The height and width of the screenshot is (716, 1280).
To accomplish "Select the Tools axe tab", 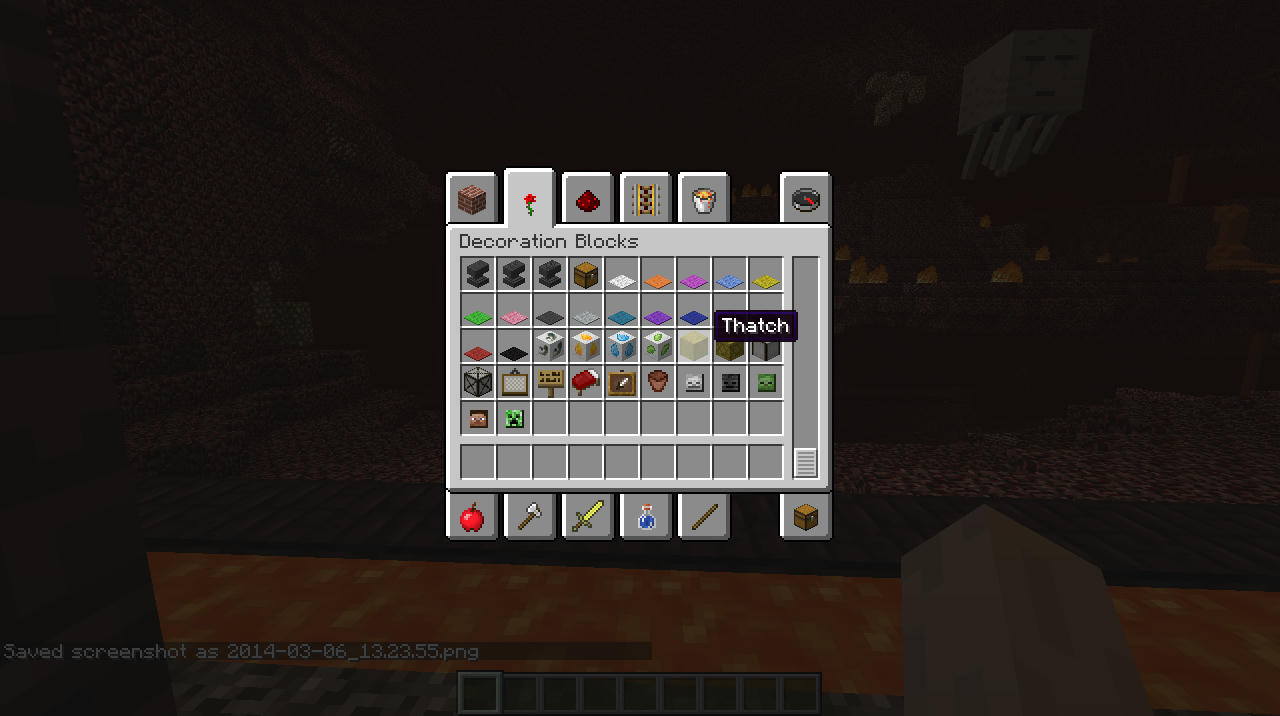I will (x=530, y=516).
